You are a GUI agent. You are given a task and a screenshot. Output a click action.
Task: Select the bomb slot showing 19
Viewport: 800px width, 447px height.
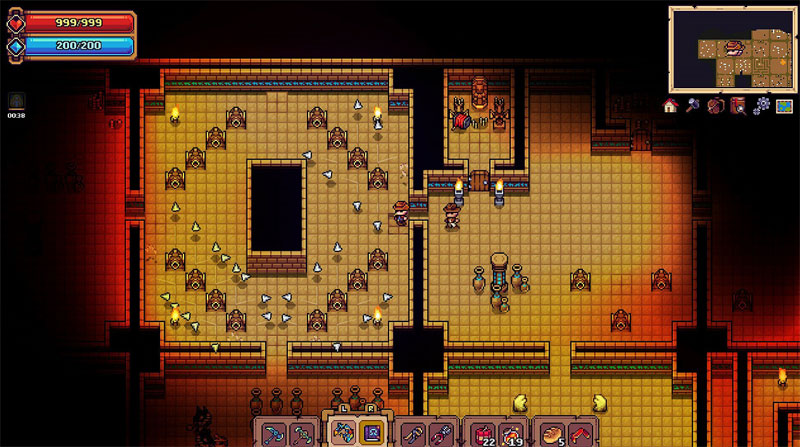point(513,434)
